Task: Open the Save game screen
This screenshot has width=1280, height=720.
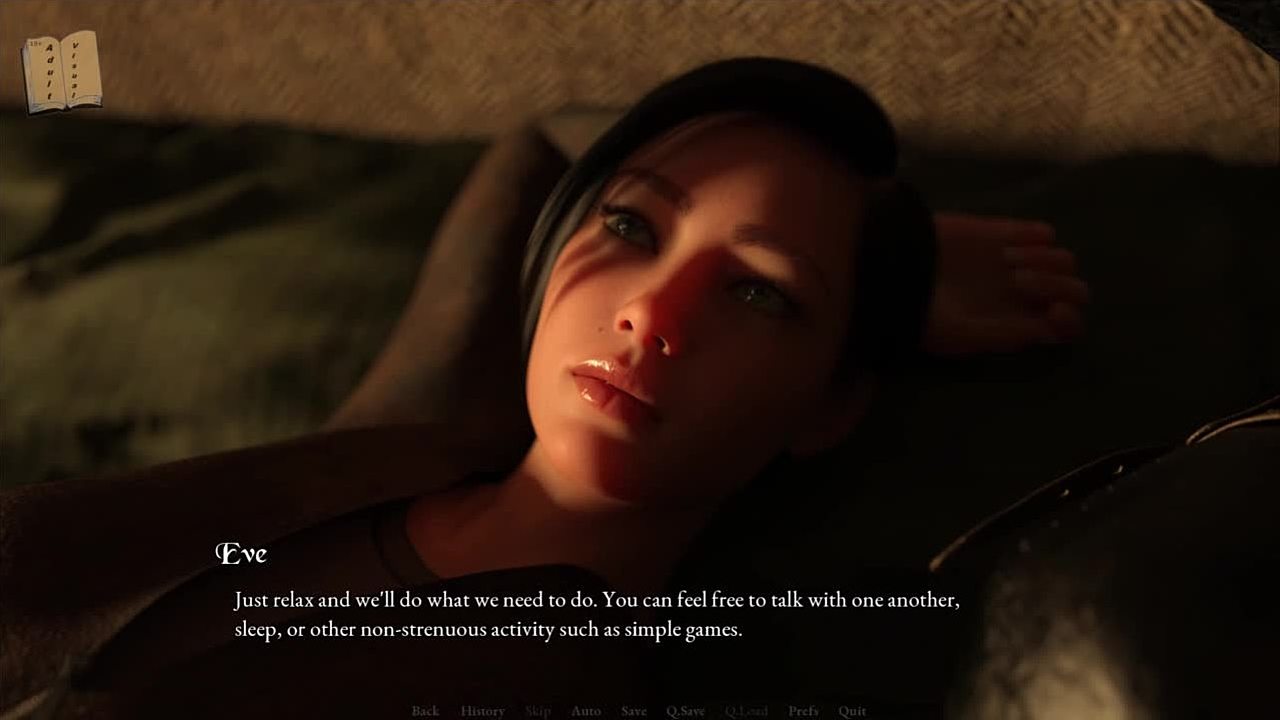Action: [x=634, y=711]
